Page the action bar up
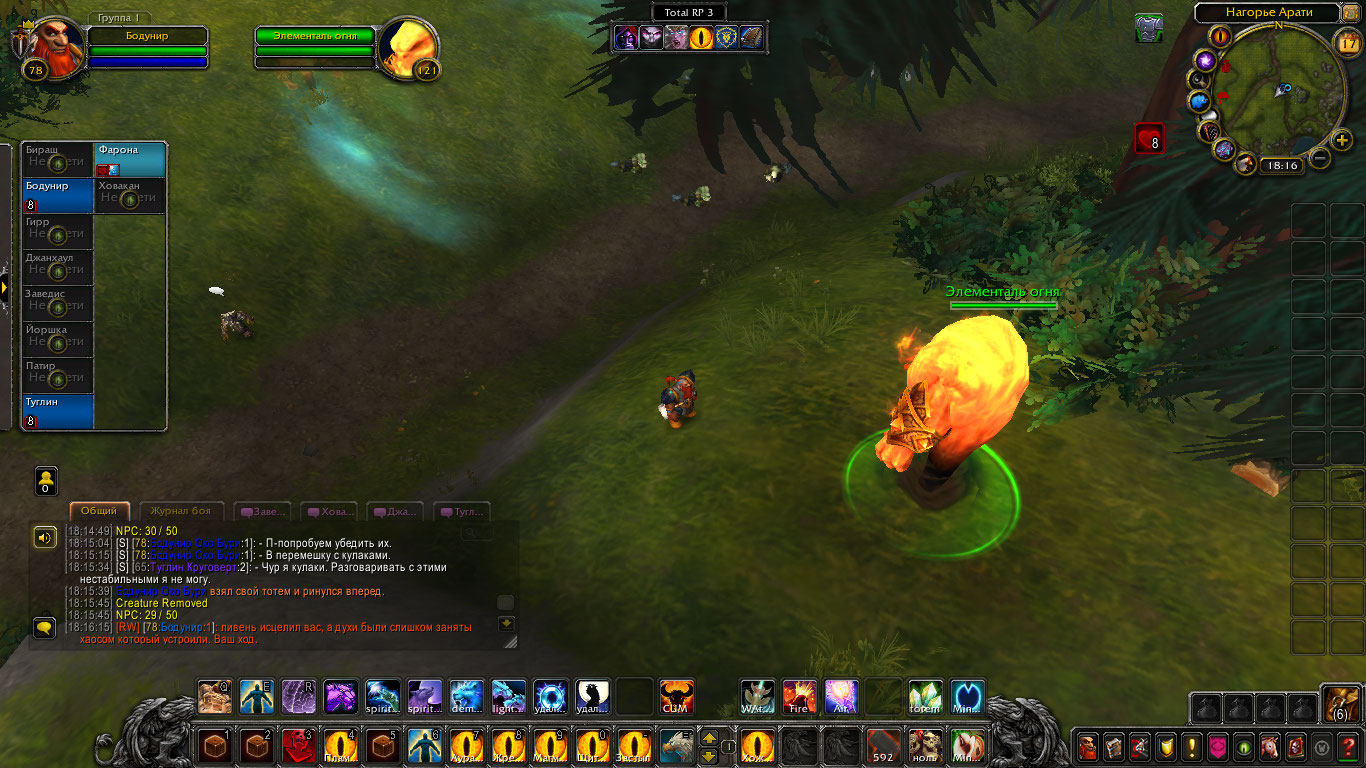The width and height of the screenshot is (1366, 768). coord(709,737)
